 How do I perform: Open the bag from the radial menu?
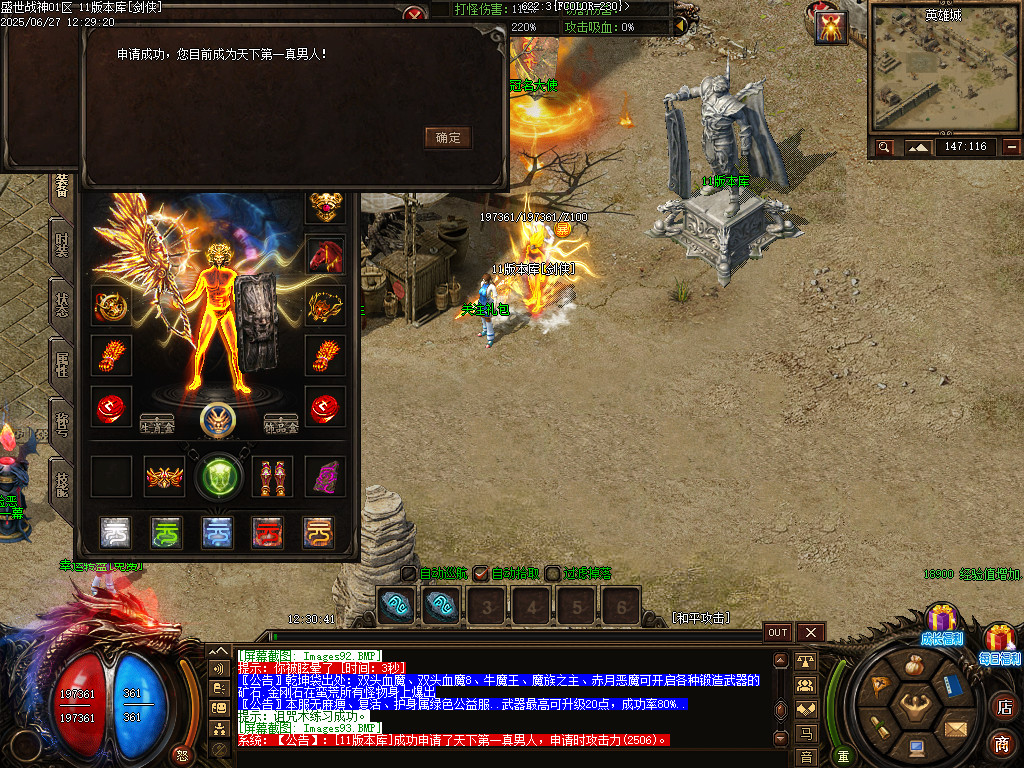coord(915,665)
